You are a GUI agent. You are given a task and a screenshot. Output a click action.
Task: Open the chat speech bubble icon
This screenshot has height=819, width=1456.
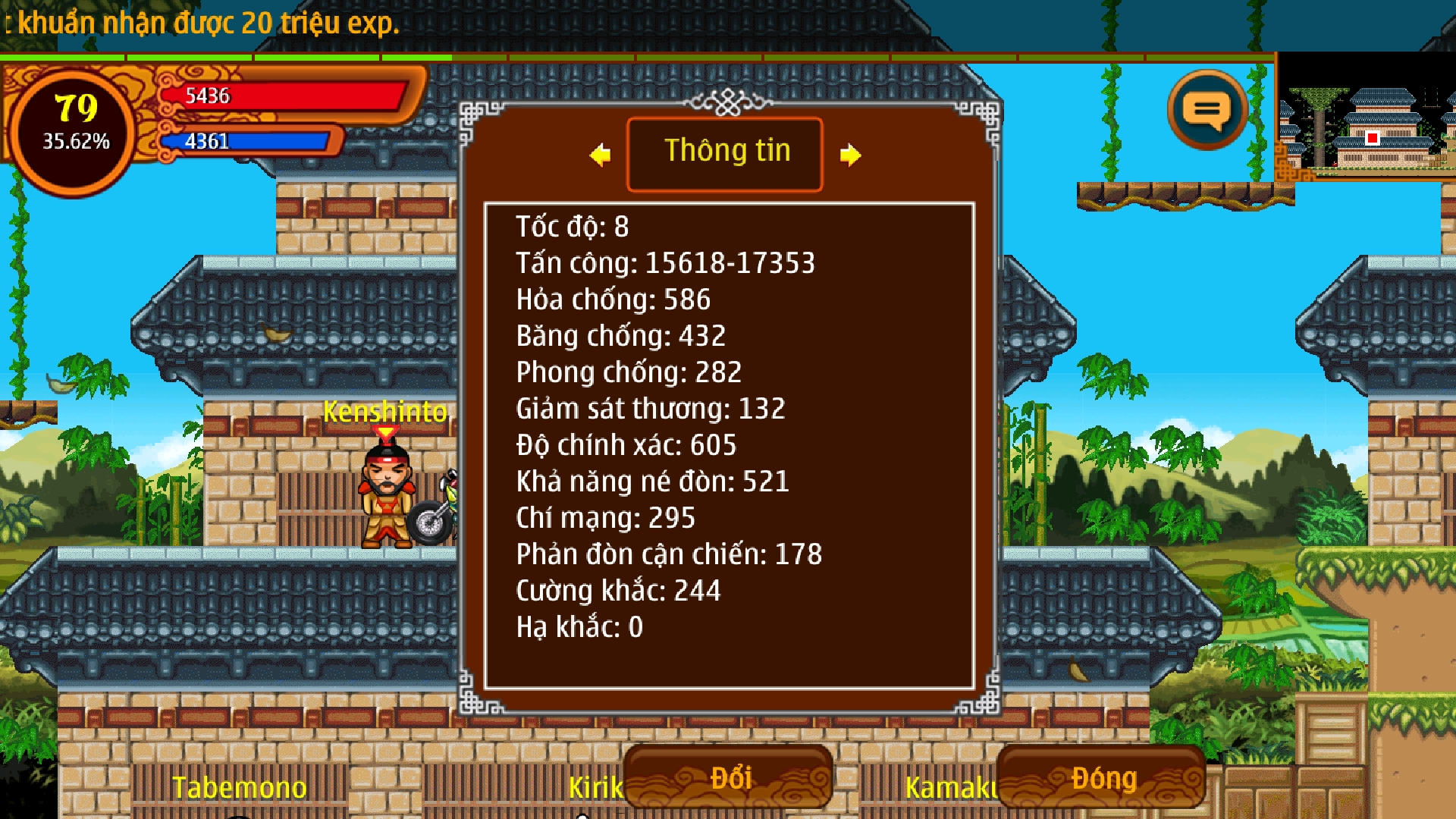[x=1207, y=111]
